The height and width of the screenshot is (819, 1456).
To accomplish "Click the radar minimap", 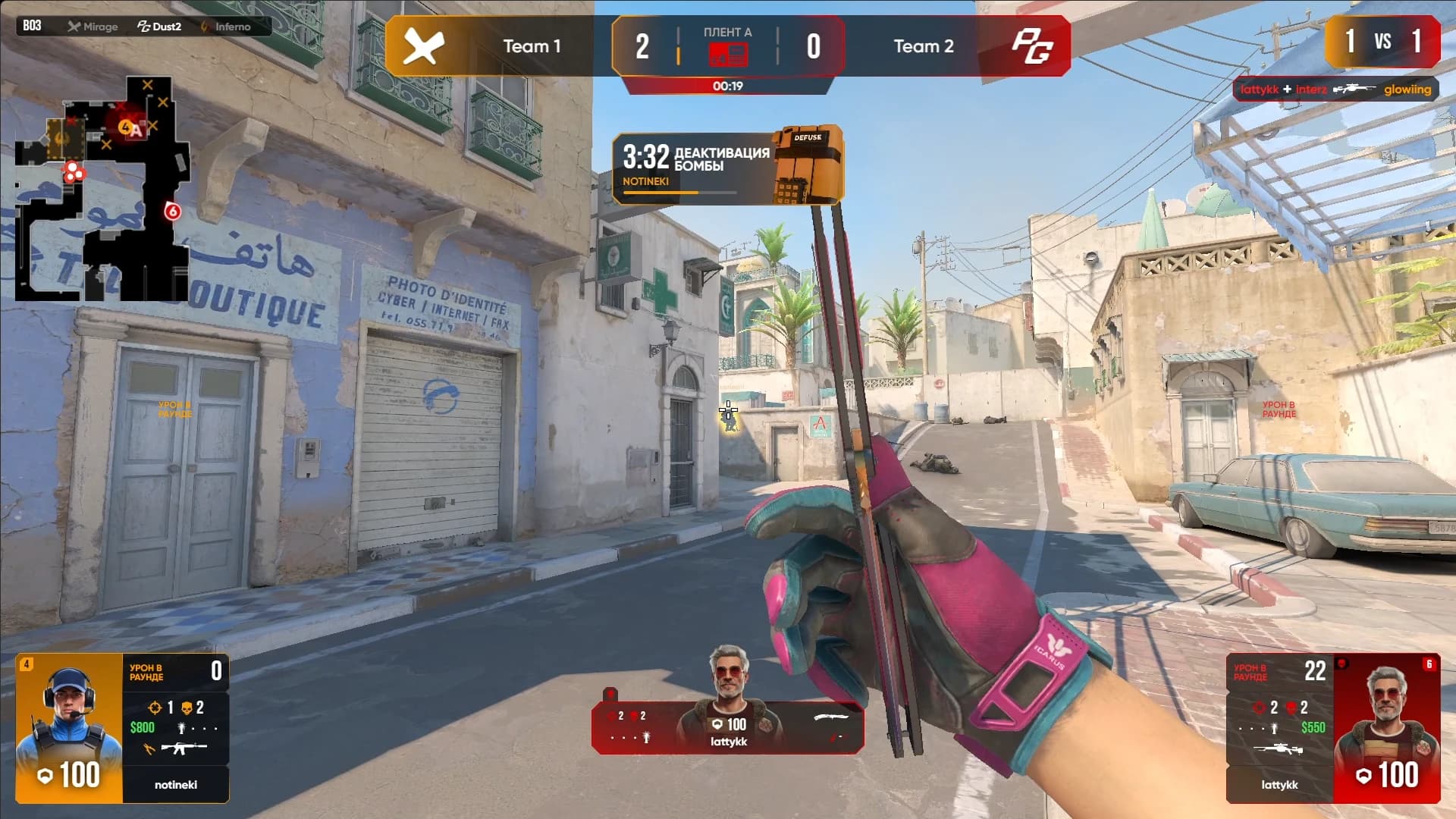I will 102,190.
